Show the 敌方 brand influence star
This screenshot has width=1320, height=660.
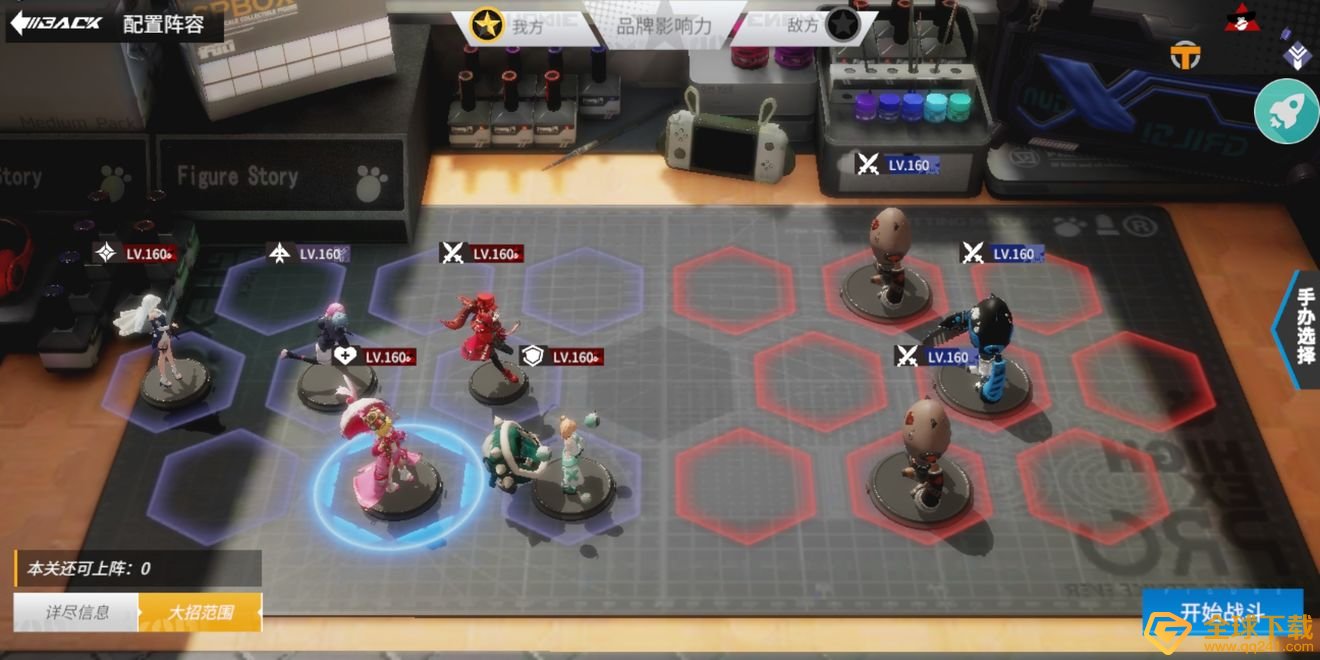(x=843, y=26)
